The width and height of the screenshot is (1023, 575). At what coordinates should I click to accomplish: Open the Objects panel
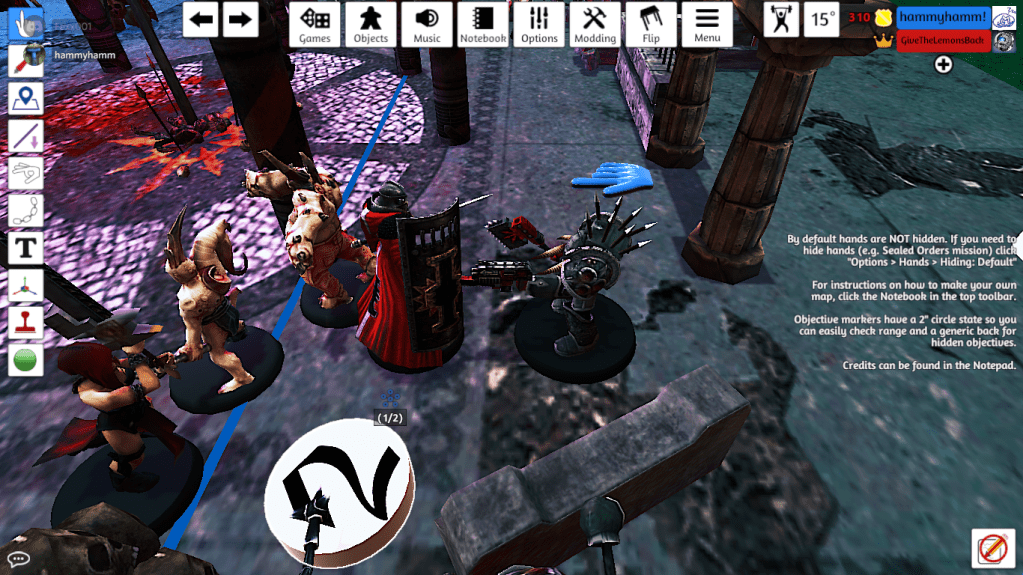[x=371, y=24]
